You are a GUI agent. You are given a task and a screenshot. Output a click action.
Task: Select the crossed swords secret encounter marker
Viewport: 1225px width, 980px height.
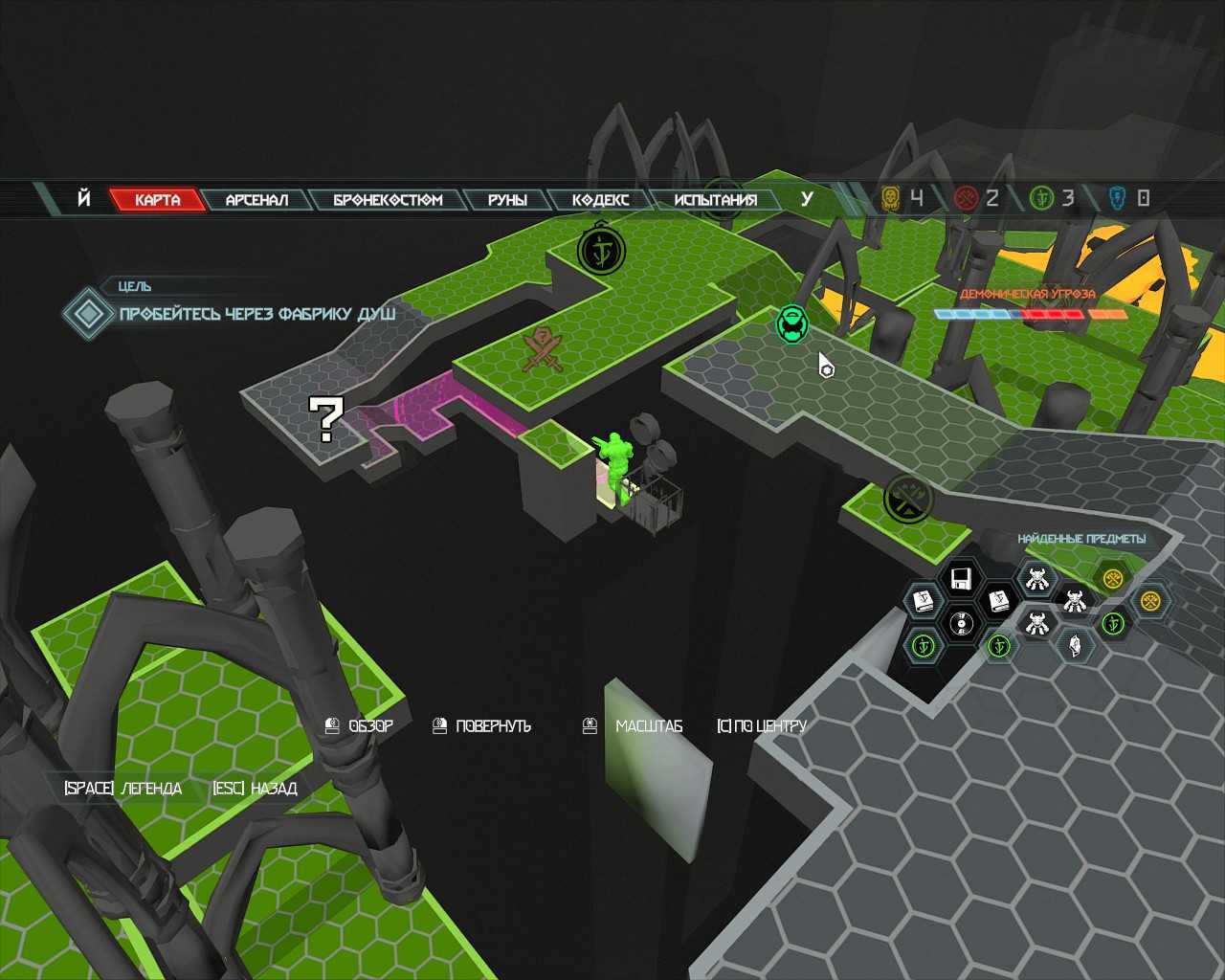pos(543,349)
